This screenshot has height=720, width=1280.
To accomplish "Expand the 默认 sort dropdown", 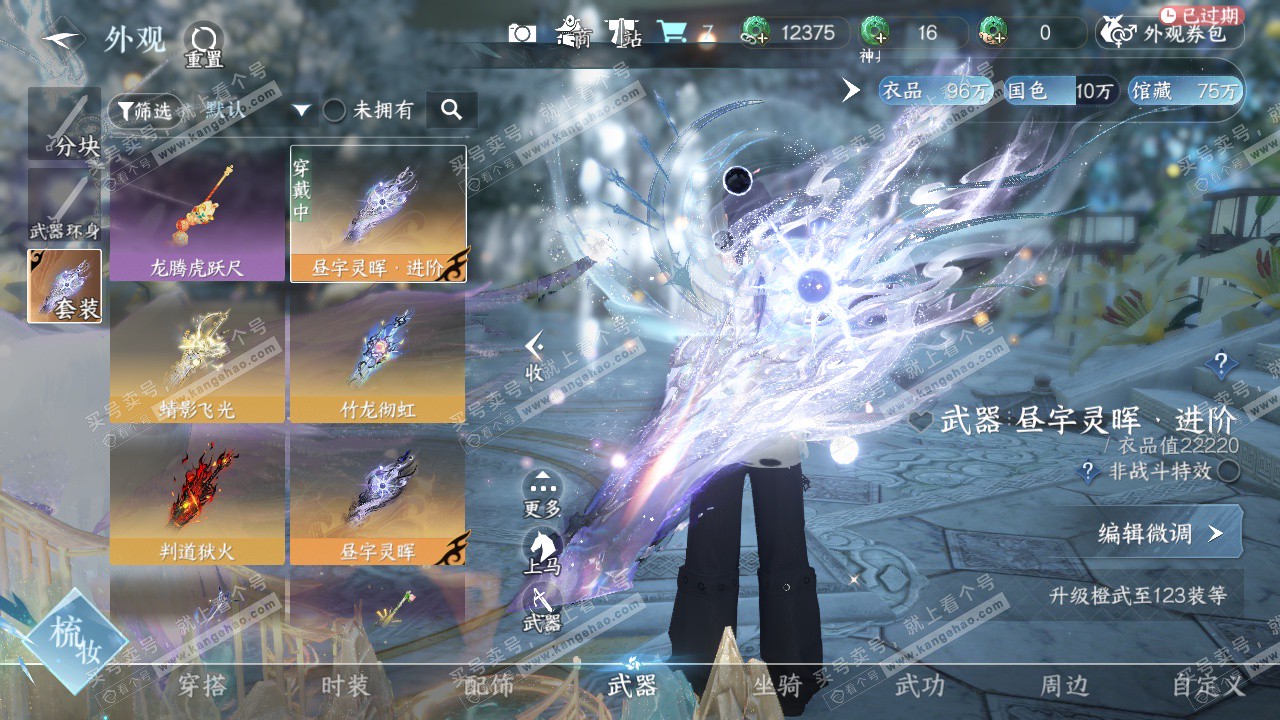I will click(301, 110).
